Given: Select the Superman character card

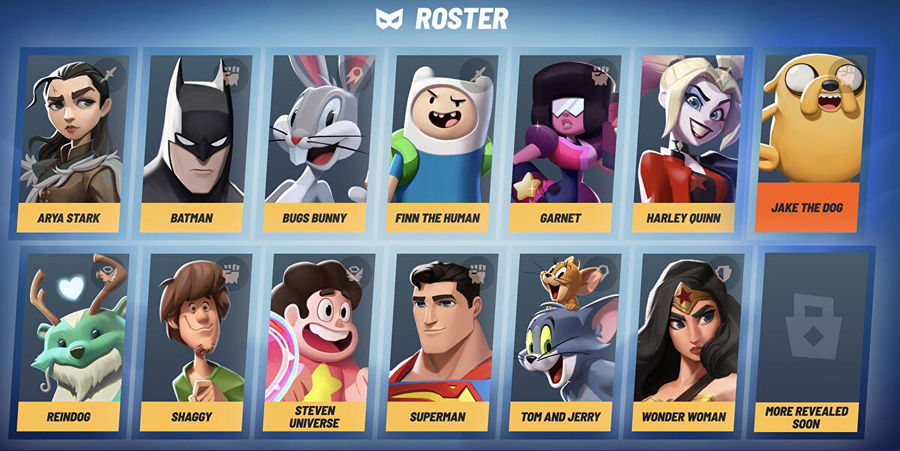Looking at the screenshot, I should tap(442, 340).
